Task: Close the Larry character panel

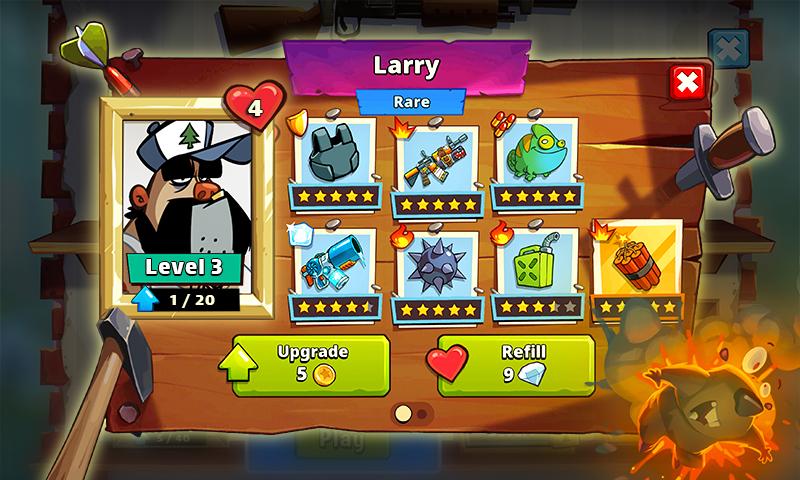Action: [687, 83]
